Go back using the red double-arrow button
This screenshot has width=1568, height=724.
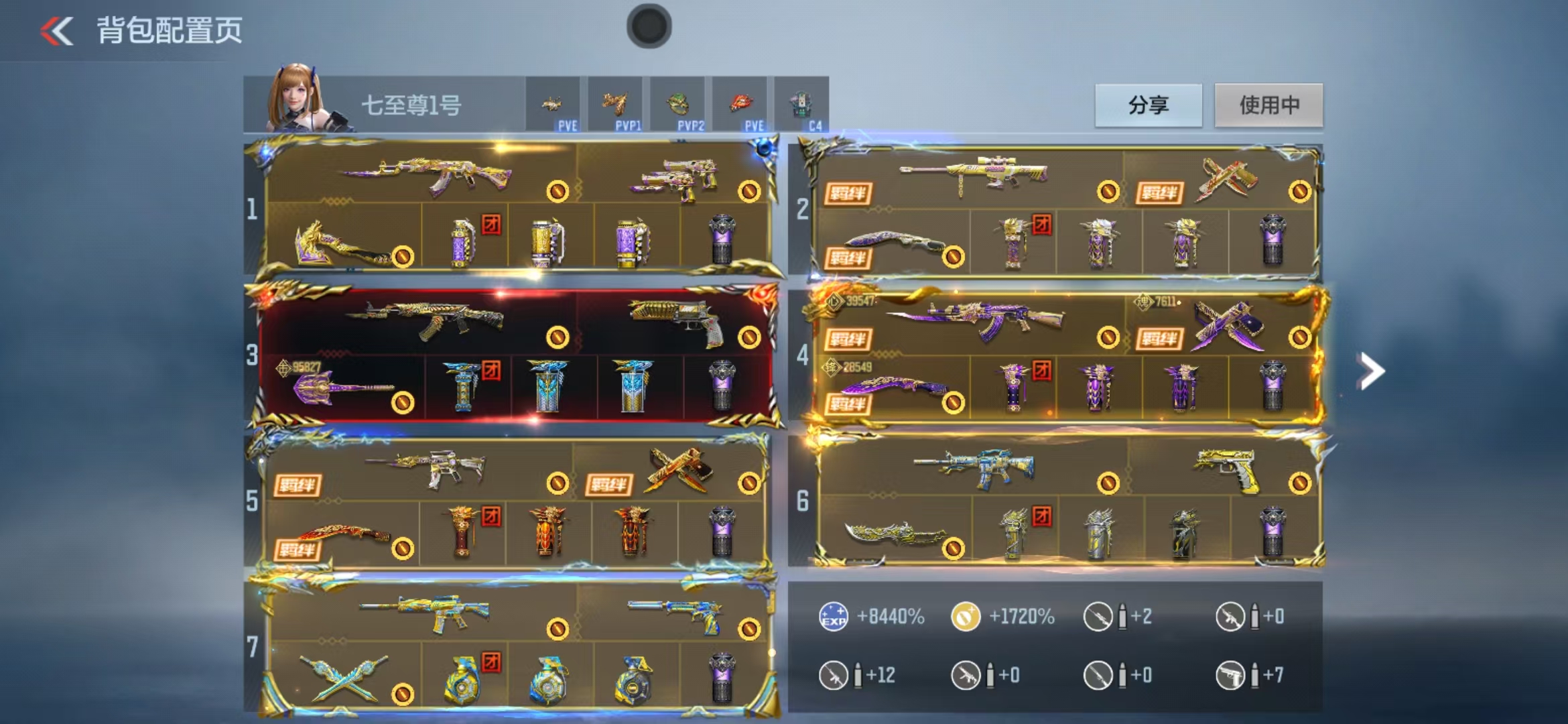coord(57,31)
